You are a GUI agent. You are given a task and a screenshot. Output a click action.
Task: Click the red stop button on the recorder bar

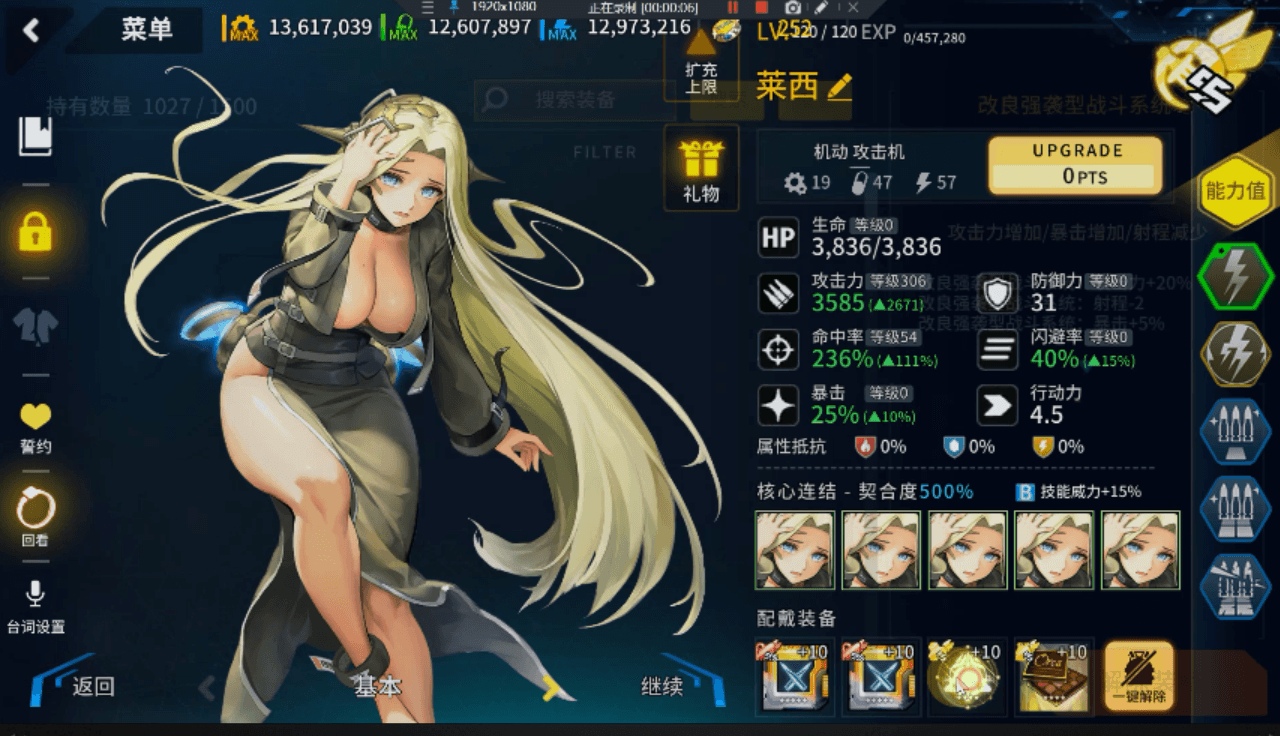pos(761,7)
